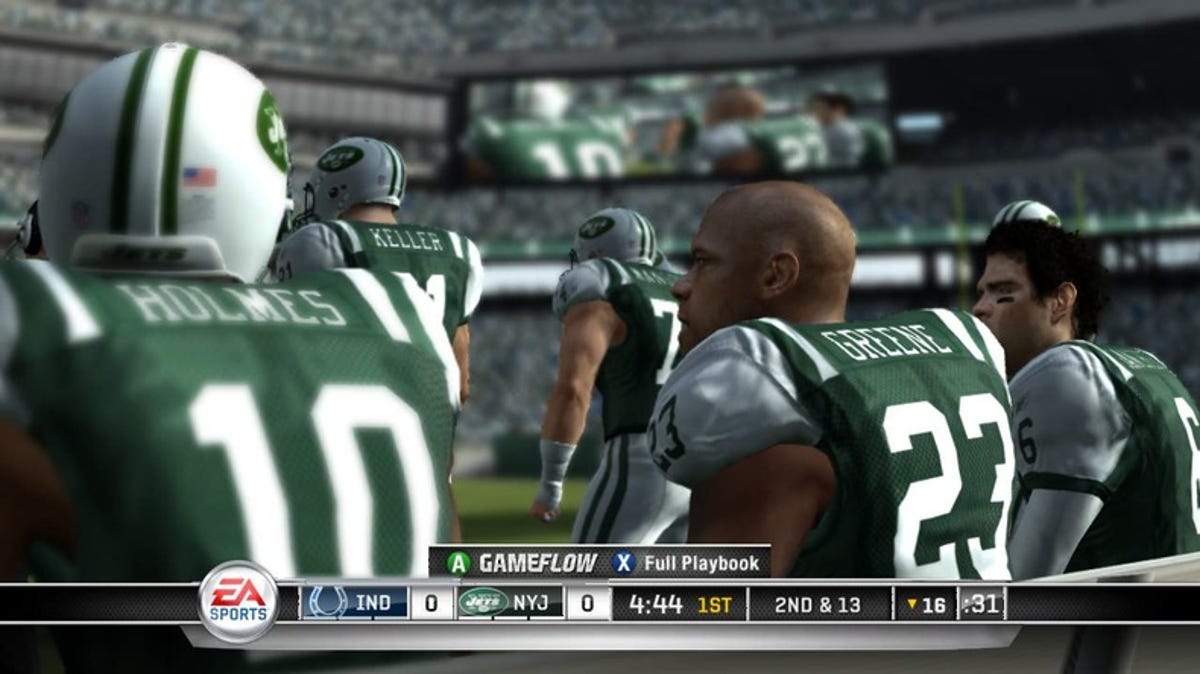1200x674 pixels.
Task: Open the Full Playbook option
Action: (x=688, y=563)
